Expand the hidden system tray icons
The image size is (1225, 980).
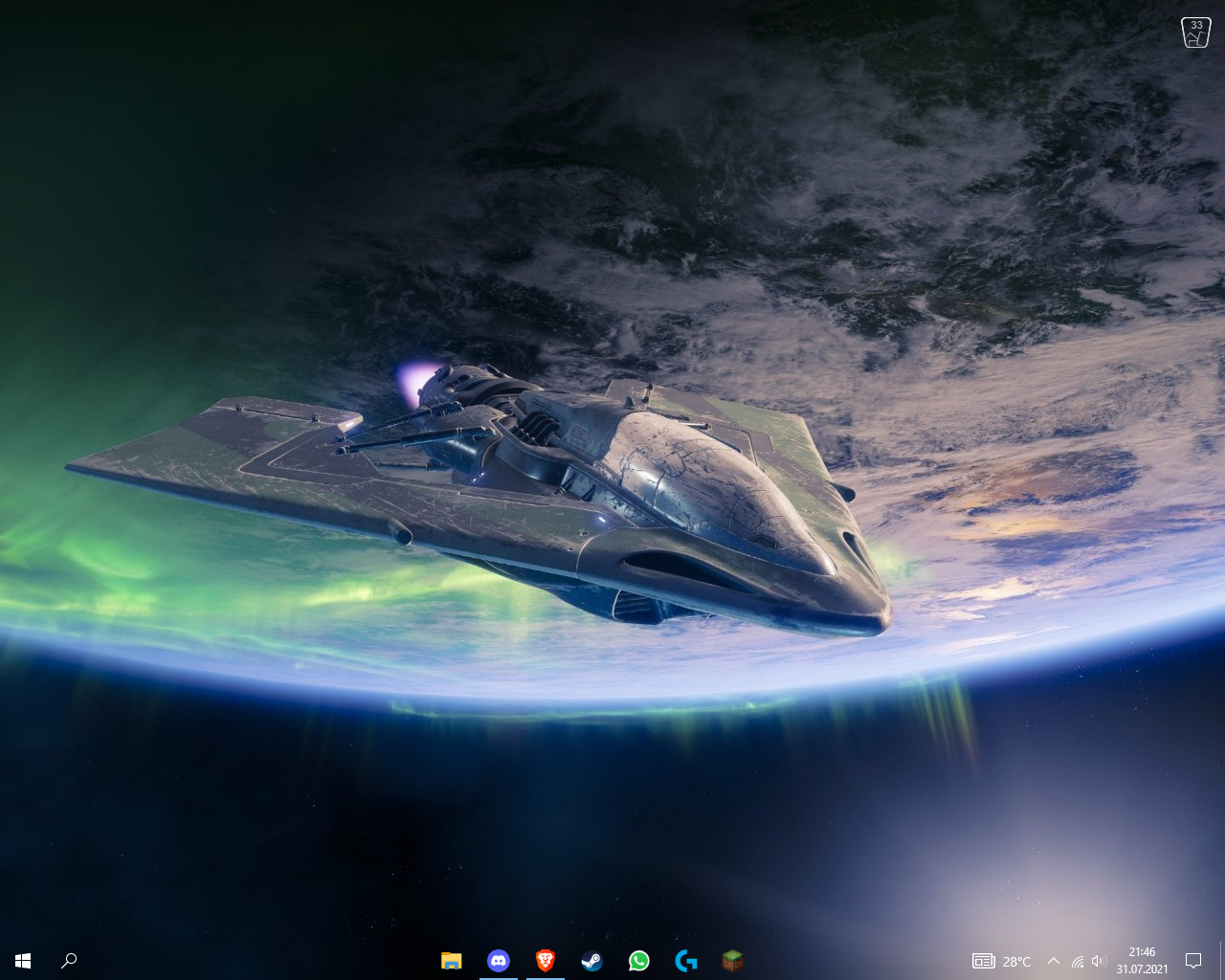(x=1053, y=962)
